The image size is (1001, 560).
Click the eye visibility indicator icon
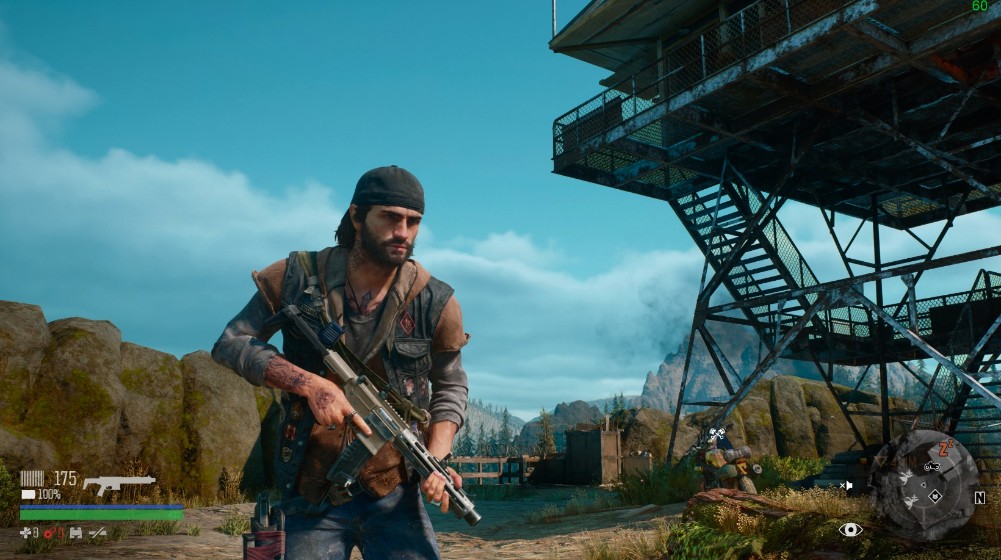click(850, 529)
